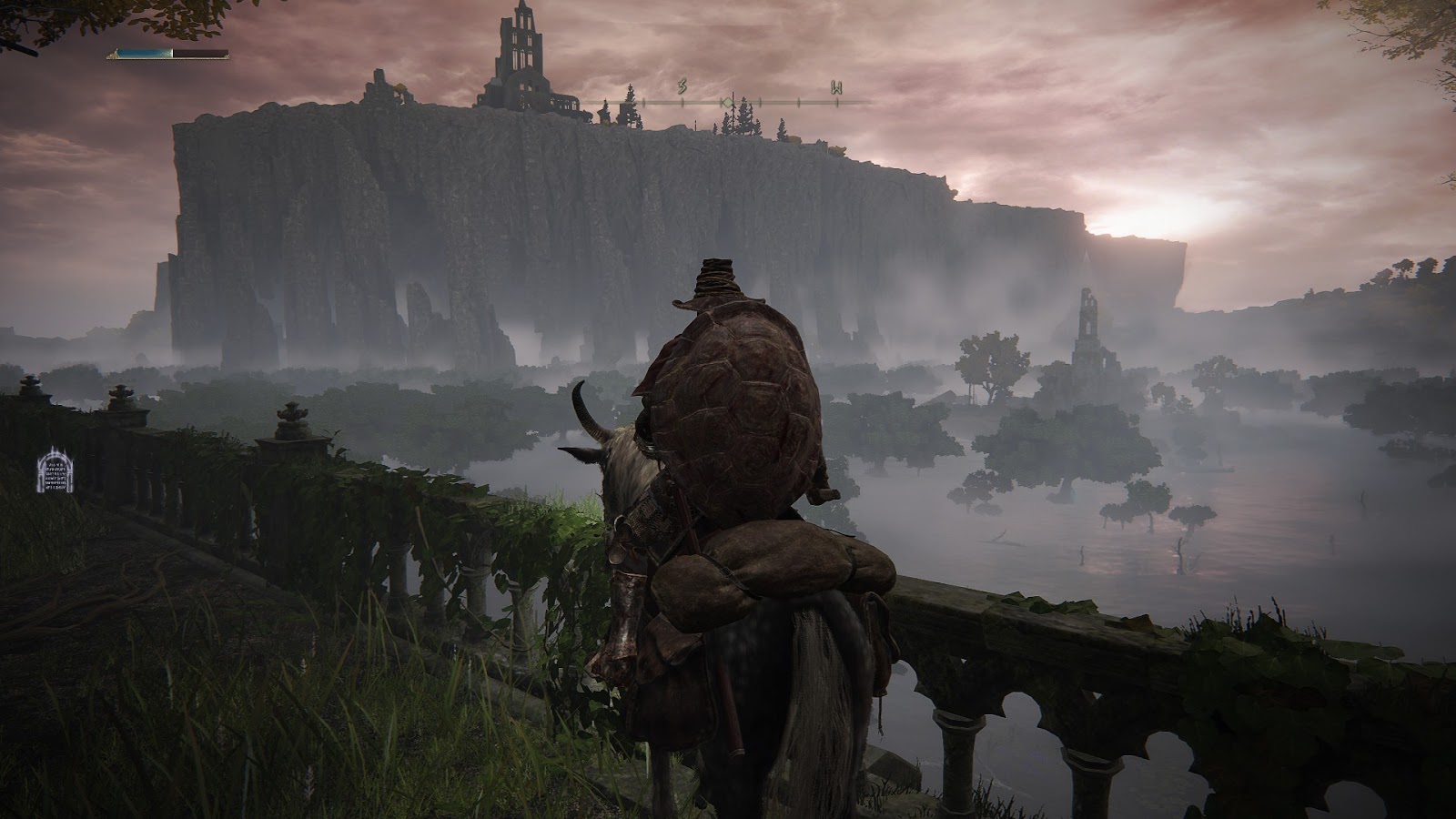Click the compass tick near the West rune
1456x819 pixels.
[837, 102]
